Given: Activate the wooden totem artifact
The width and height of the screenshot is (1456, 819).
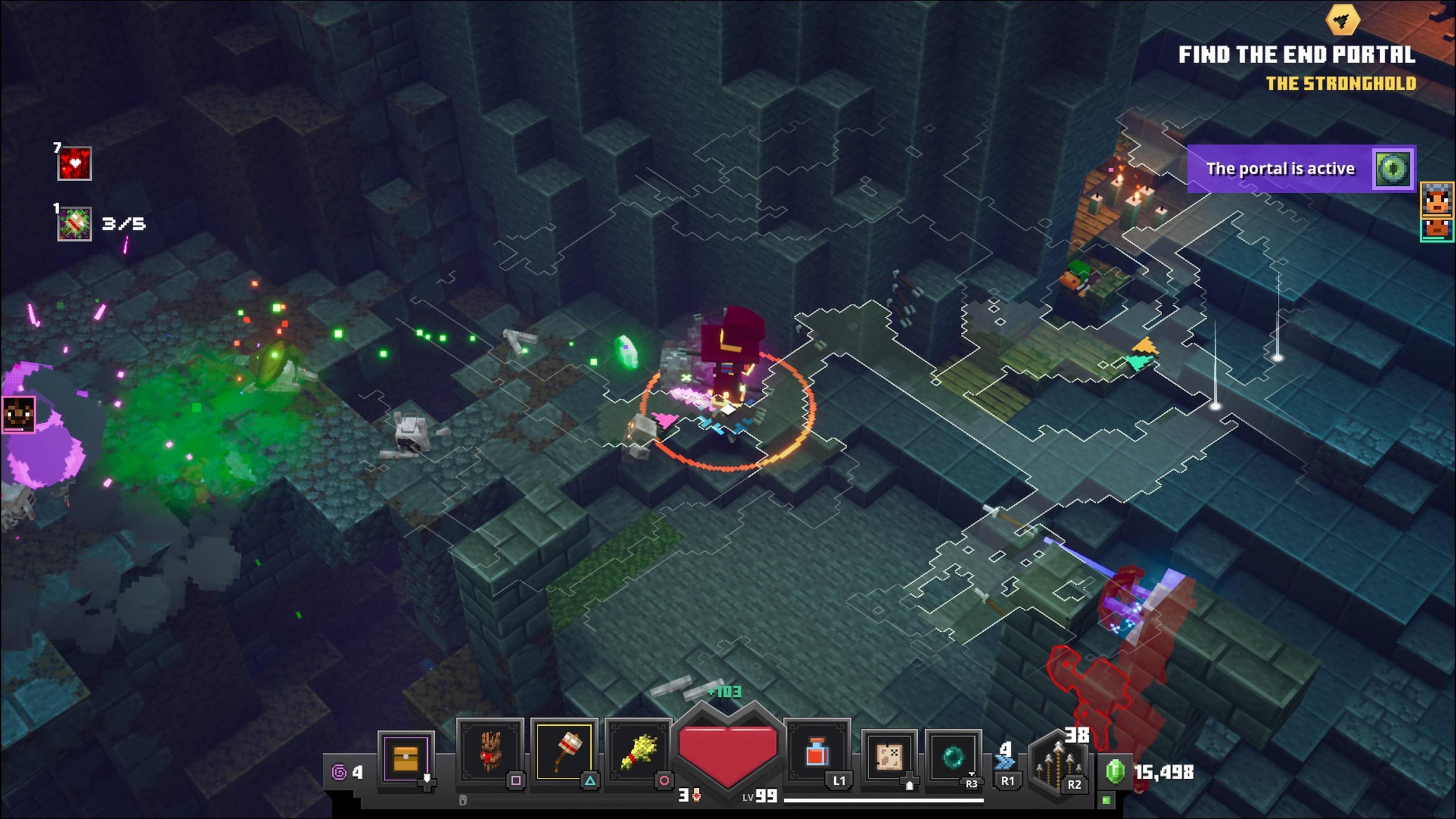Looking at the screenshot, I should [490, 752].
